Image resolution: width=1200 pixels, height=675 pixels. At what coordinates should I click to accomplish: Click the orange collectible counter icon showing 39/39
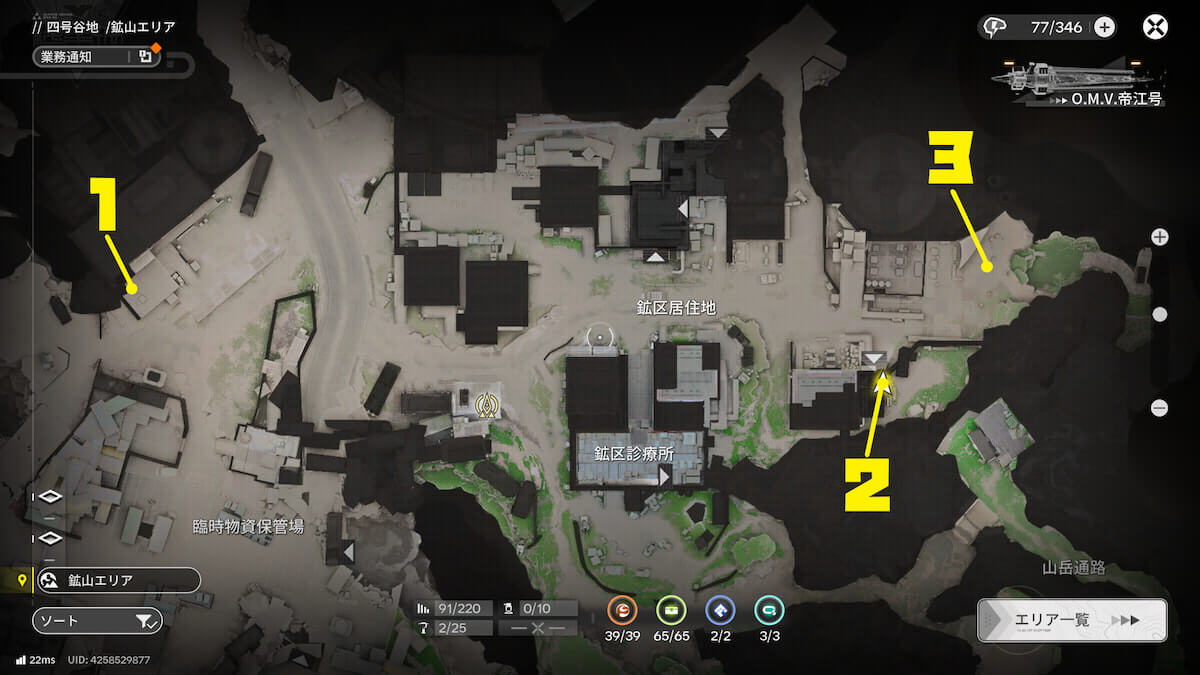point(621,610)
